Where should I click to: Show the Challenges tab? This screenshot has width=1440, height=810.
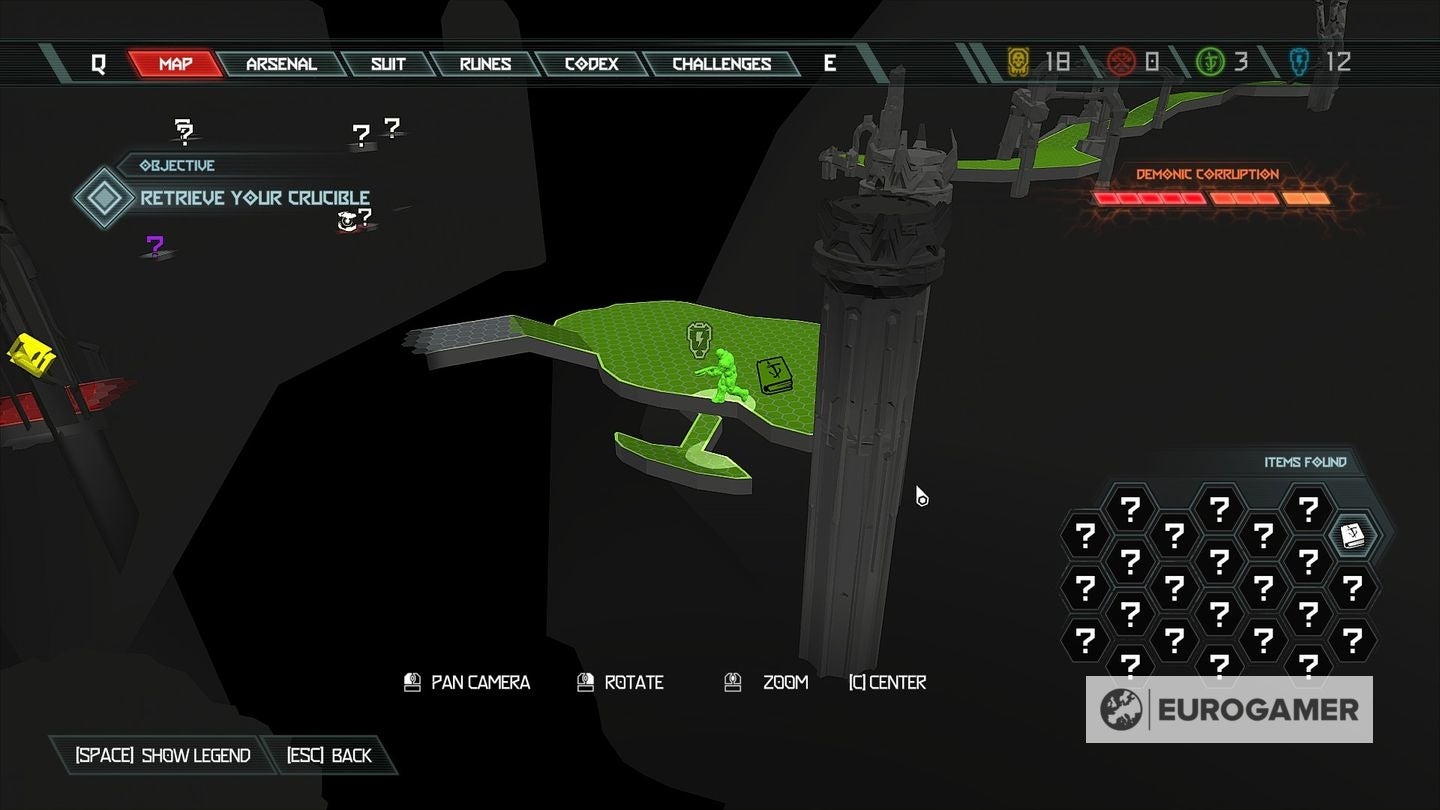tap(721, 64)
